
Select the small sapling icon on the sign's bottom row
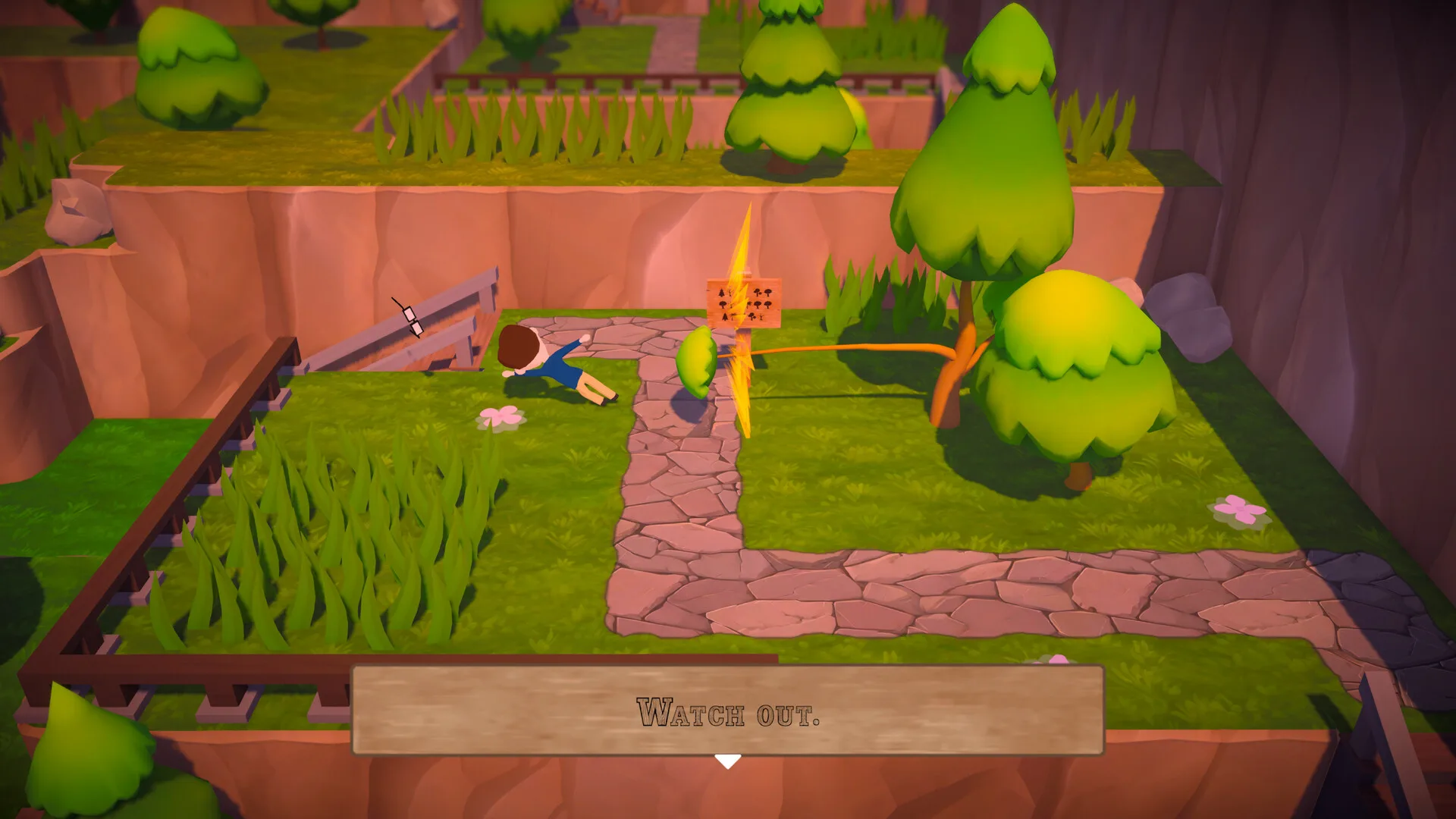pyautogui.click(x=761, y=317)
